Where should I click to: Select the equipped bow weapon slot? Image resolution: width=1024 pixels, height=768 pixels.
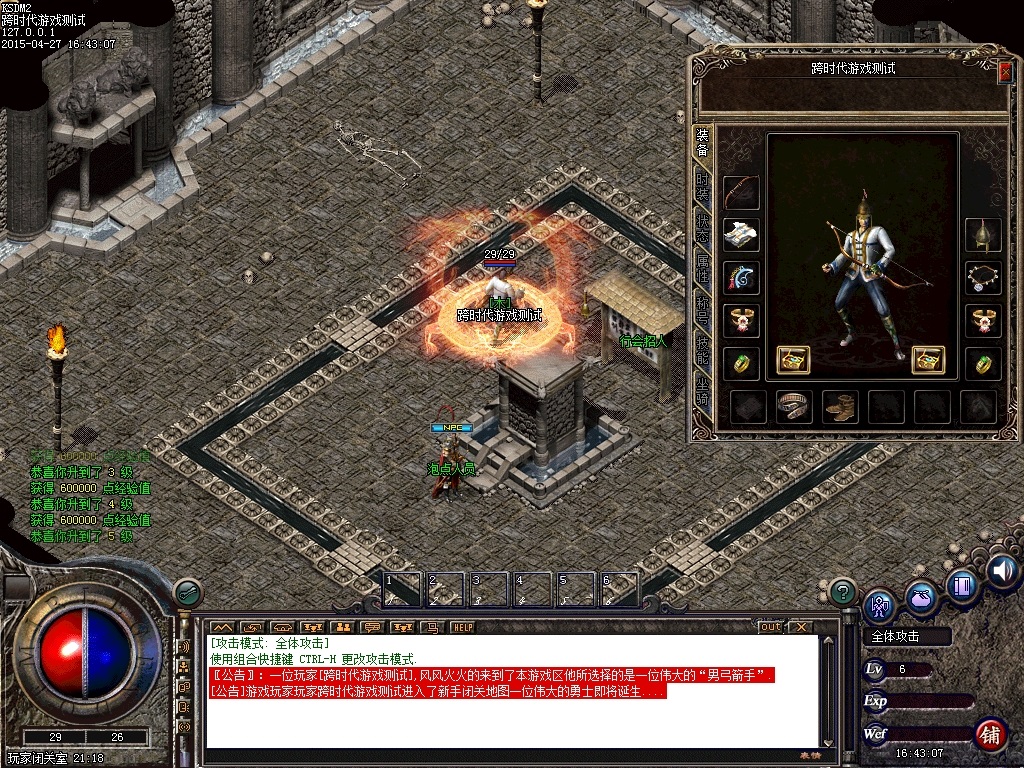[x=741, y=192]
